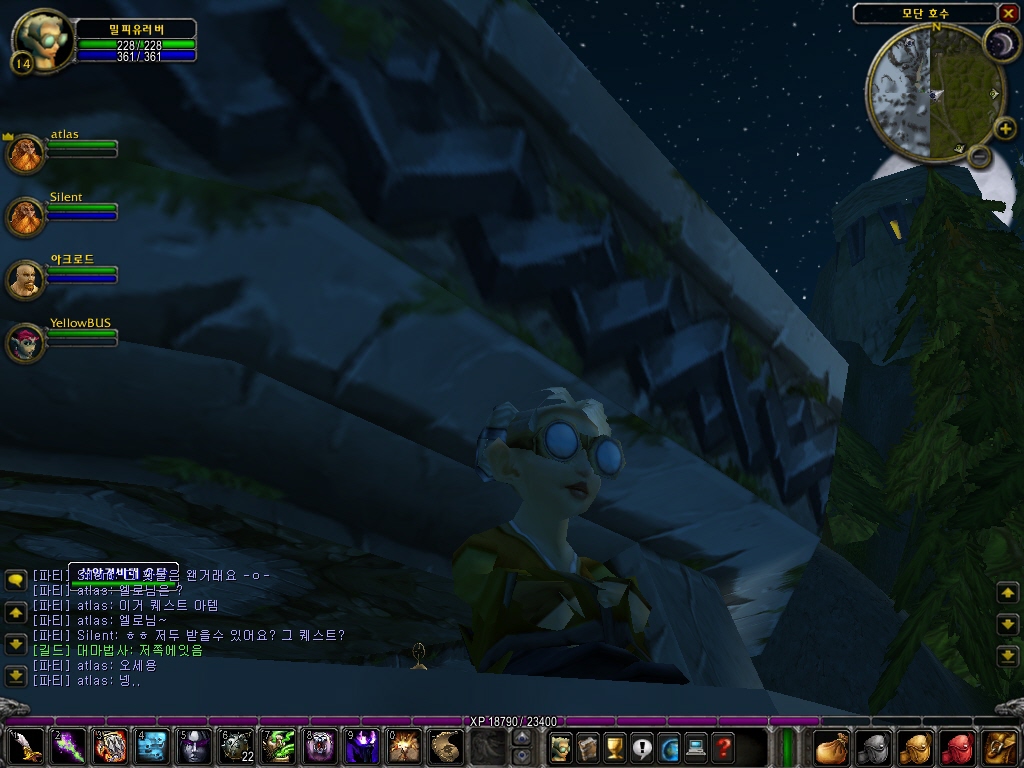Zoom in the minimap with plus button

click(1005, 128)
